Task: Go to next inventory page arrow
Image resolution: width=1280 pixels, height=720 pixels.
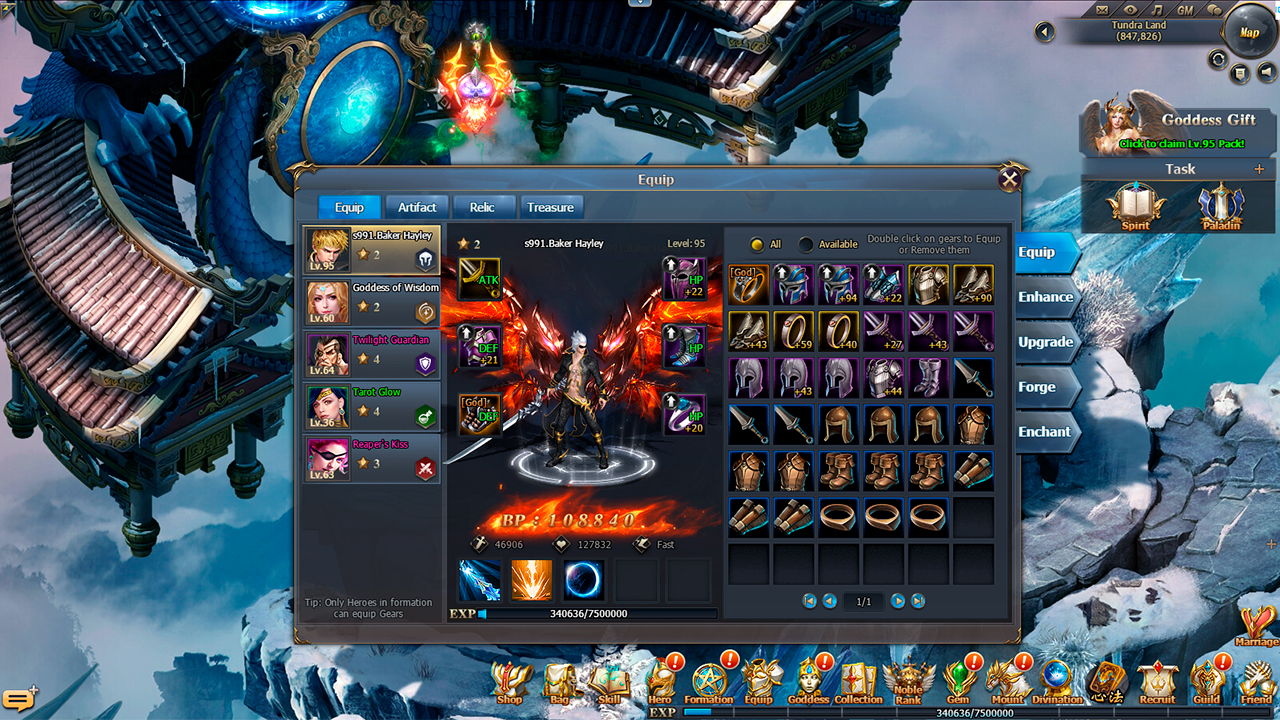Action: pos(897,601)
